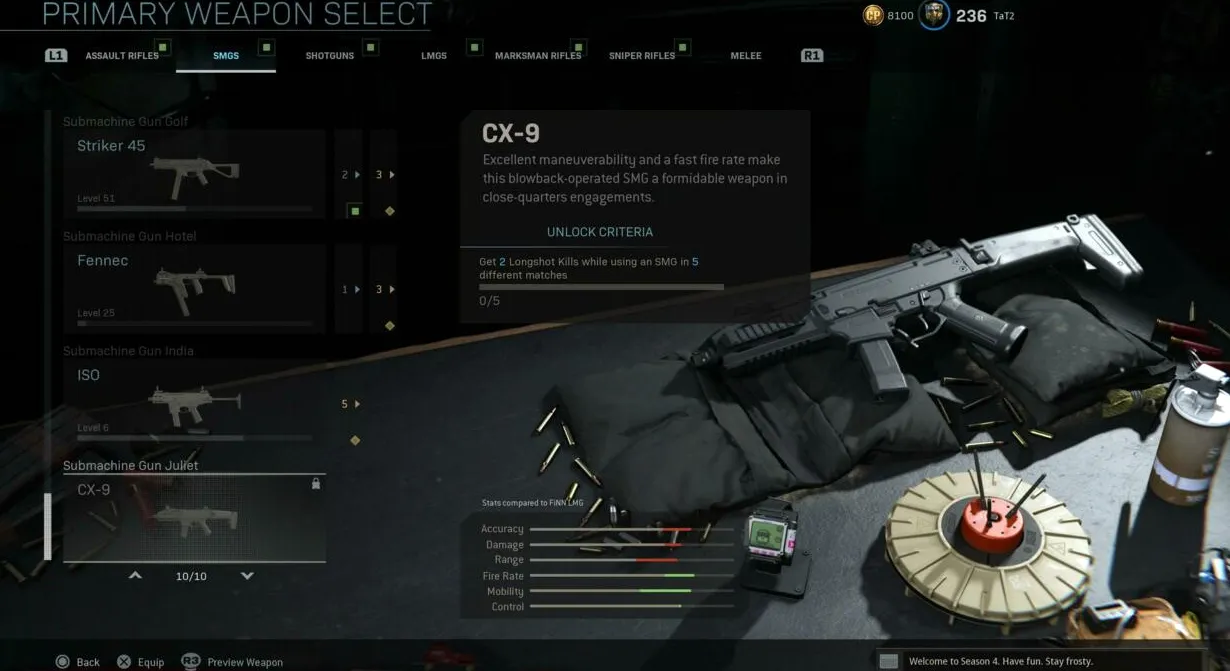Switch to the Assault Rifles tab

[122, 56]
